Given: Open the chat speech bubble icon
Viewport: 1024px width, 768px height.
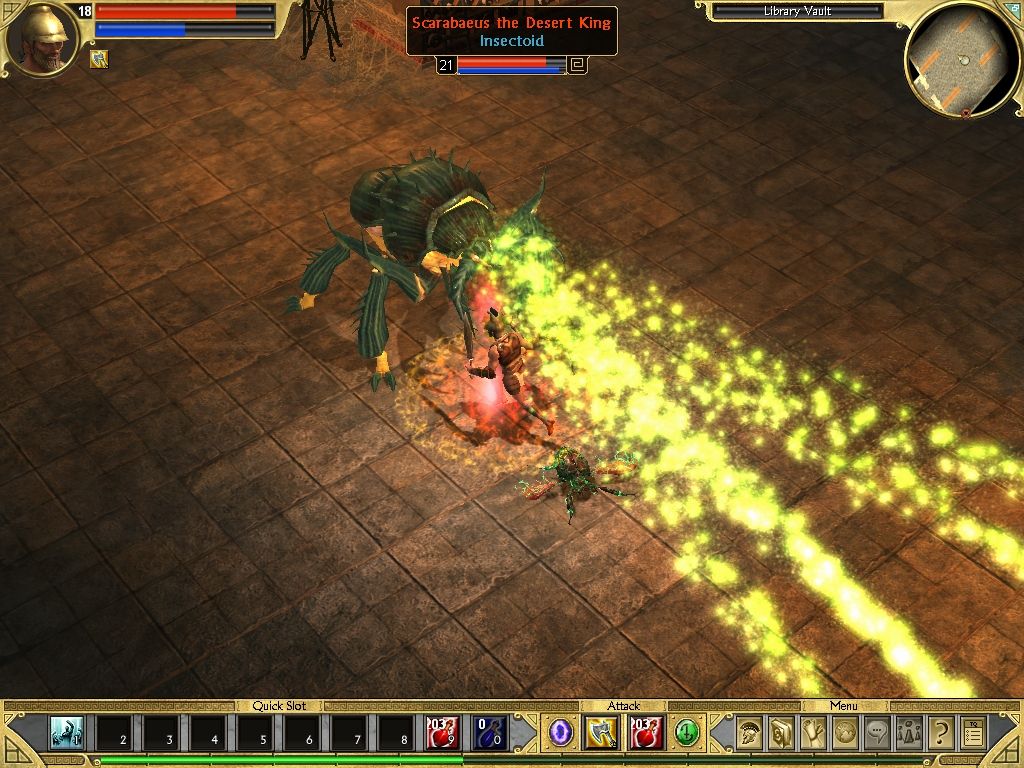Looking at the screenshot, I should tap(877, 734).
